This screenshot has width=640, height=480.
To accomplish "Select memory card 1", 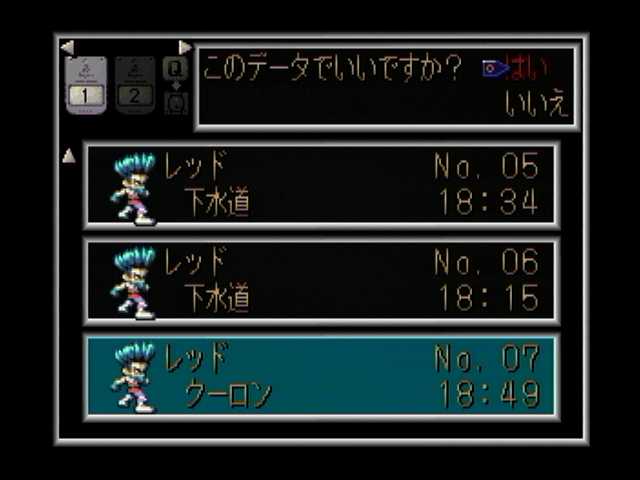I will [x=86, y=85].
